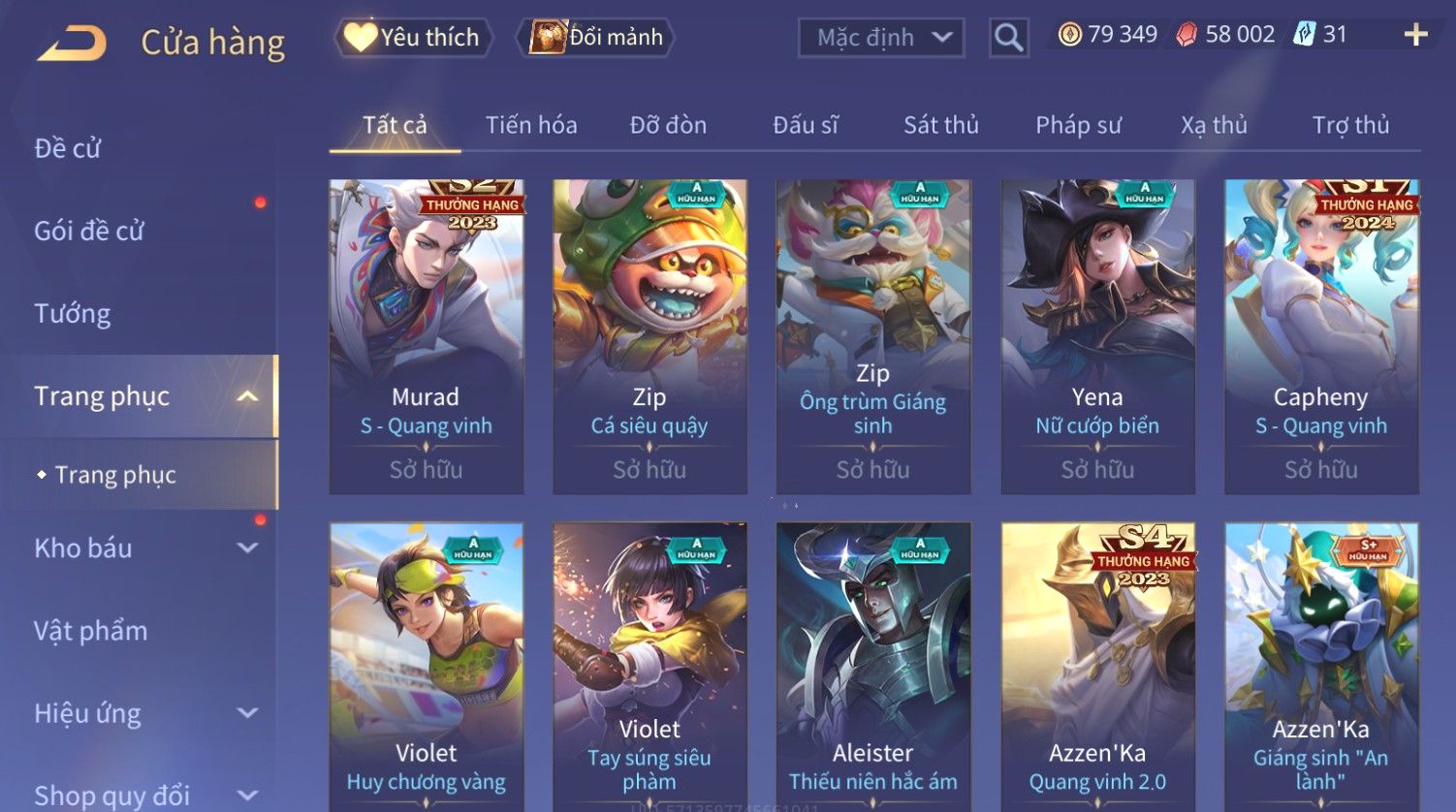This screenshot has height=812, width=1456.
Task: Switch to the Tiến hóa tab
Action: 531,125
